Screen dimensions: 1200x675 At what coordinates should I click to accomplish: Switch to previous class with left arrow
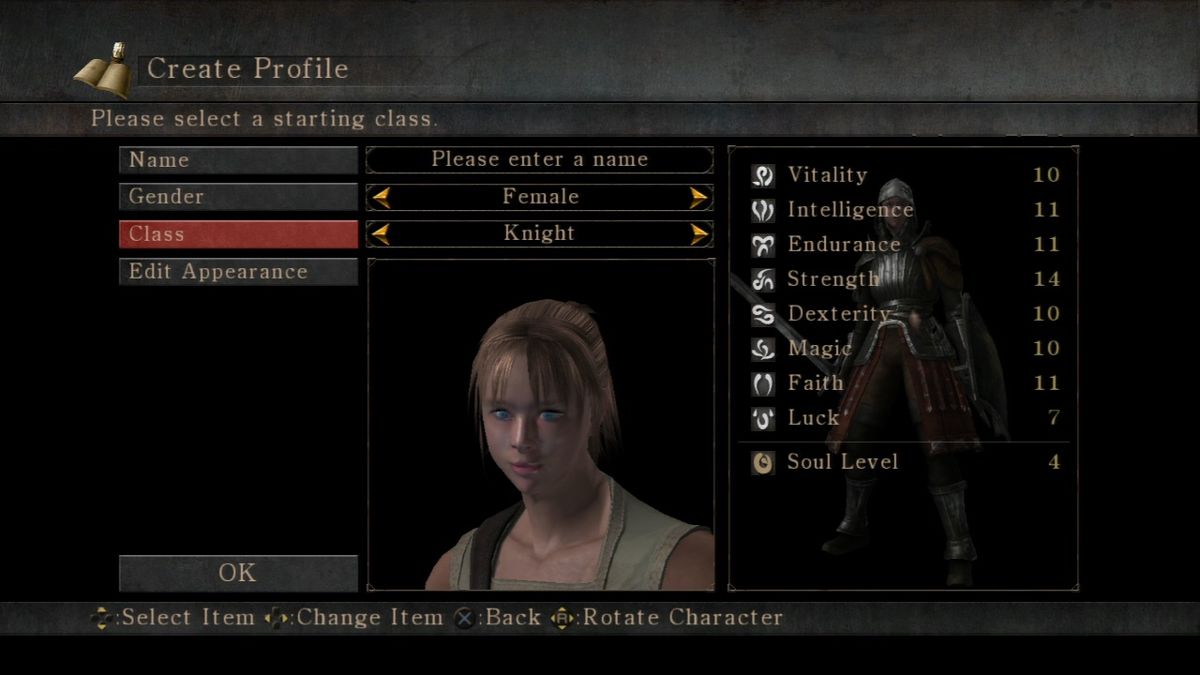point(380,234)
